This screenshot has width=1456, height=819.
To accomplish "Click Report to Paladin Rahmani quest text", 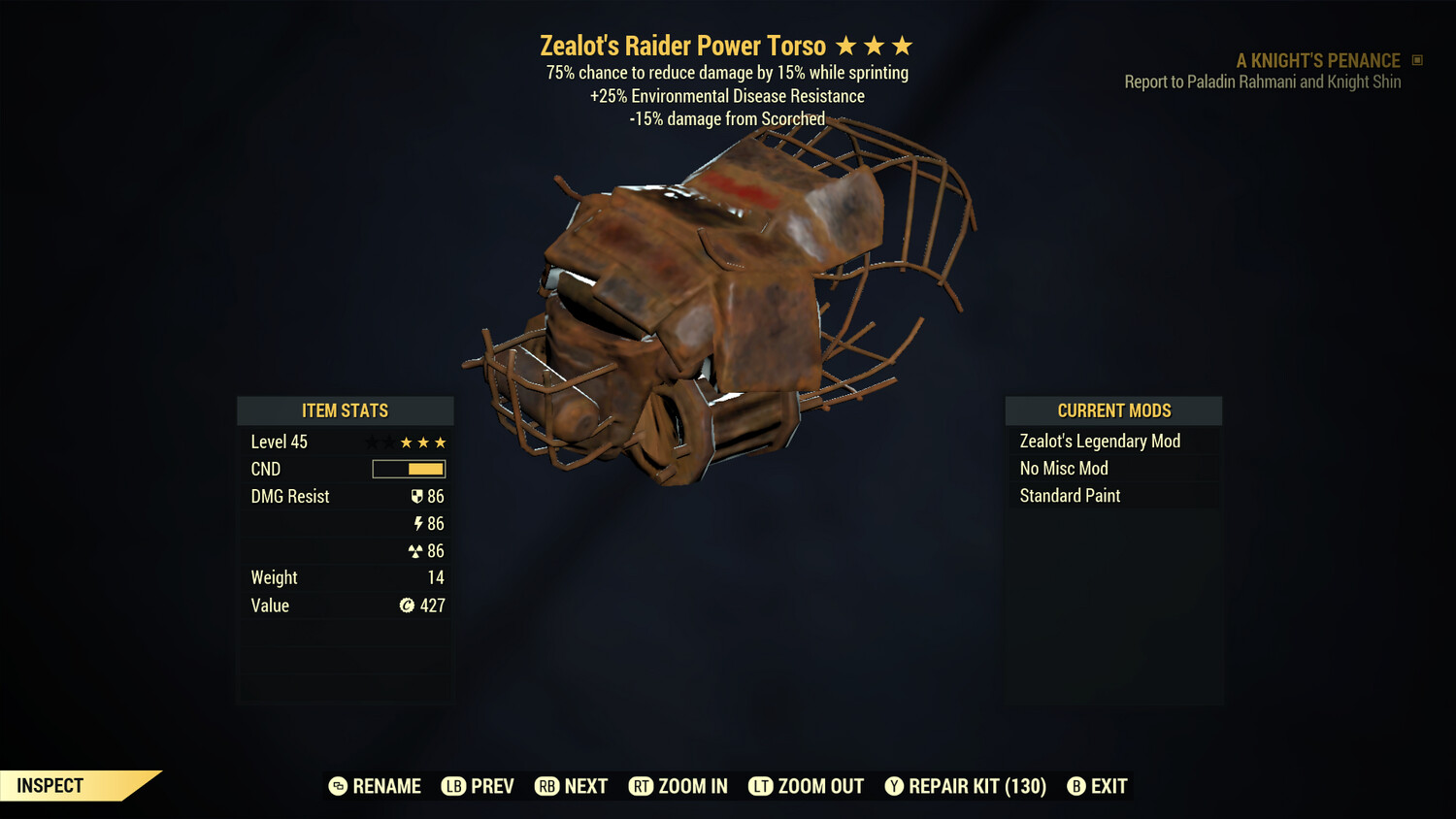I will point(1262,82).
